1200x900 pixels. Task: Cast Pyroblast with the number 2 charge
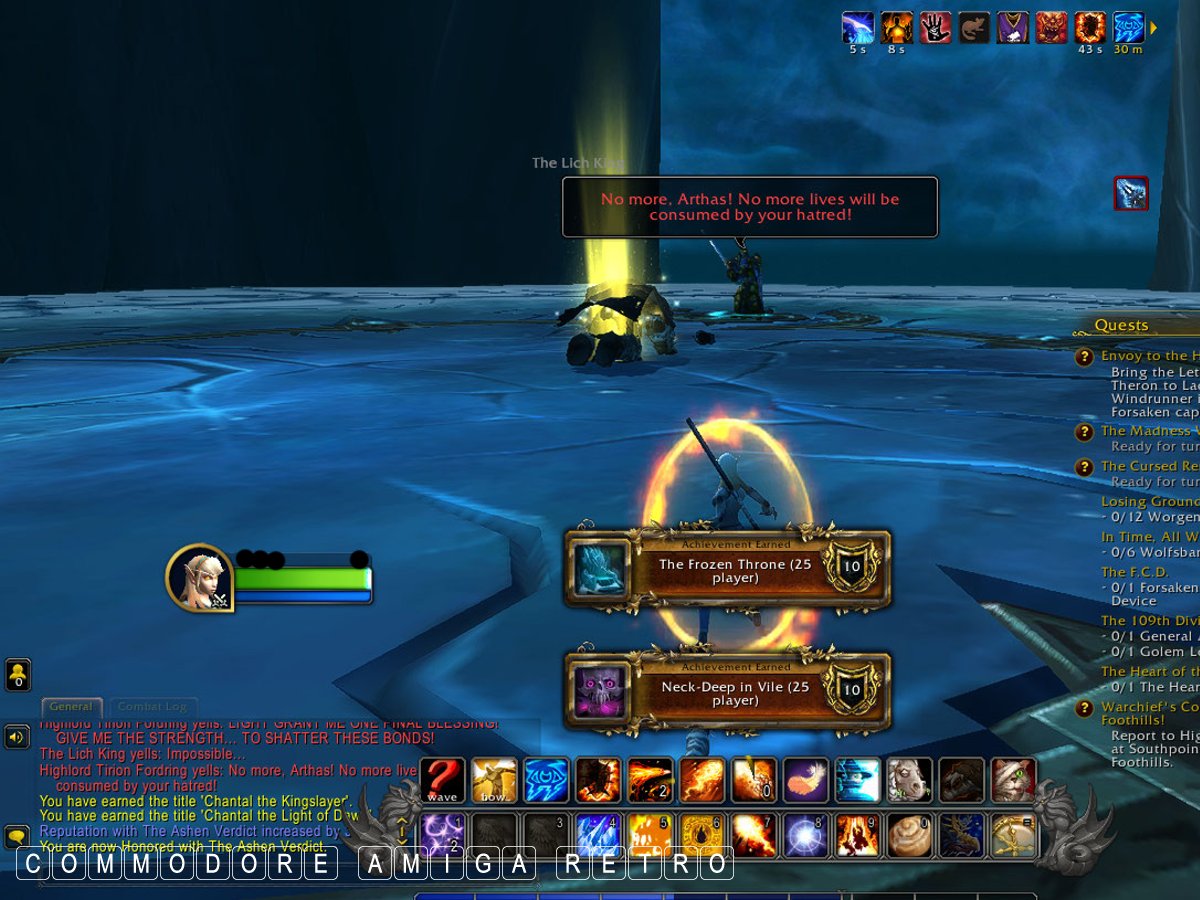click(650, 780)
